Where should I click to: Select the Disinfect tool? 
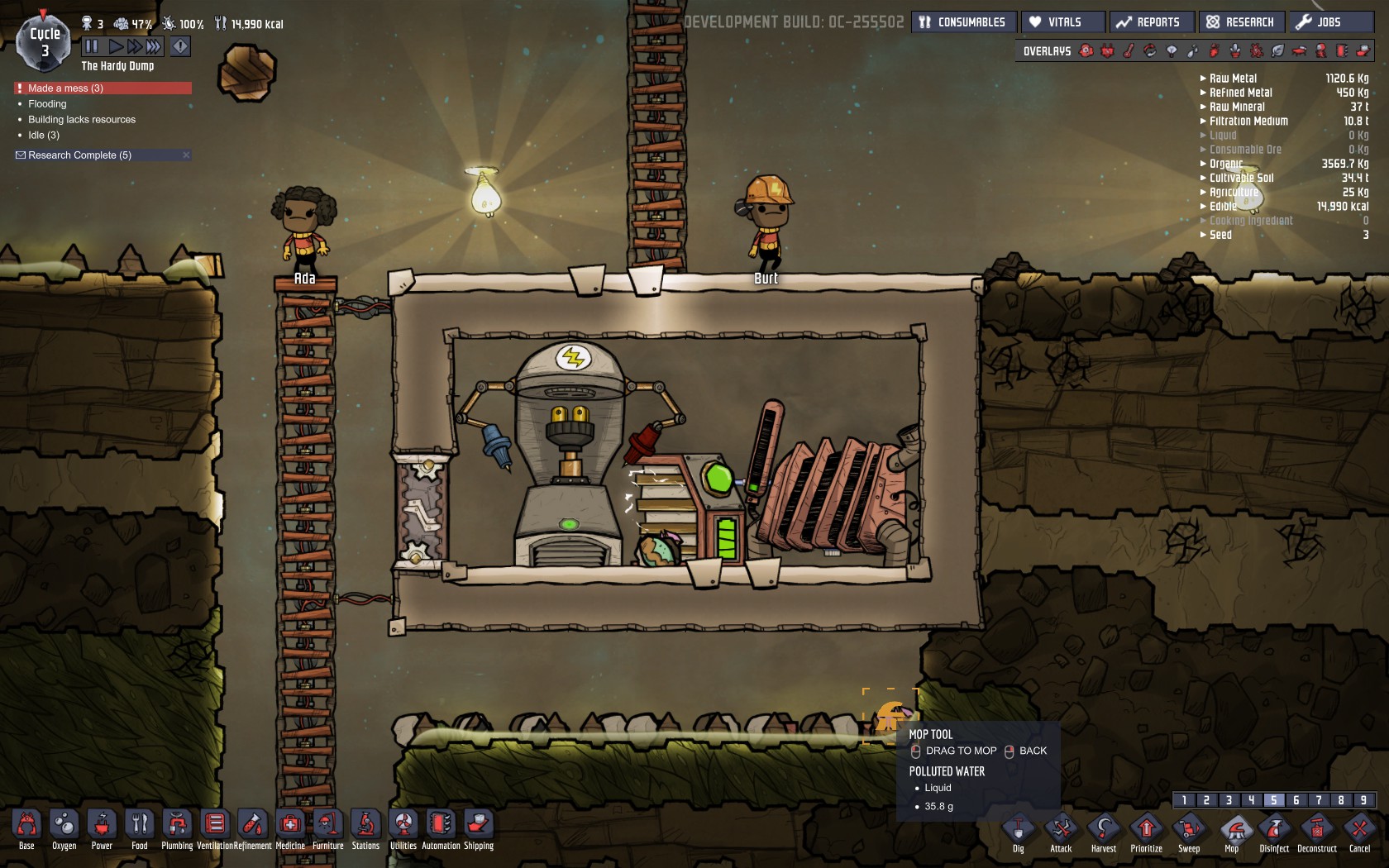coord(1274,830)
